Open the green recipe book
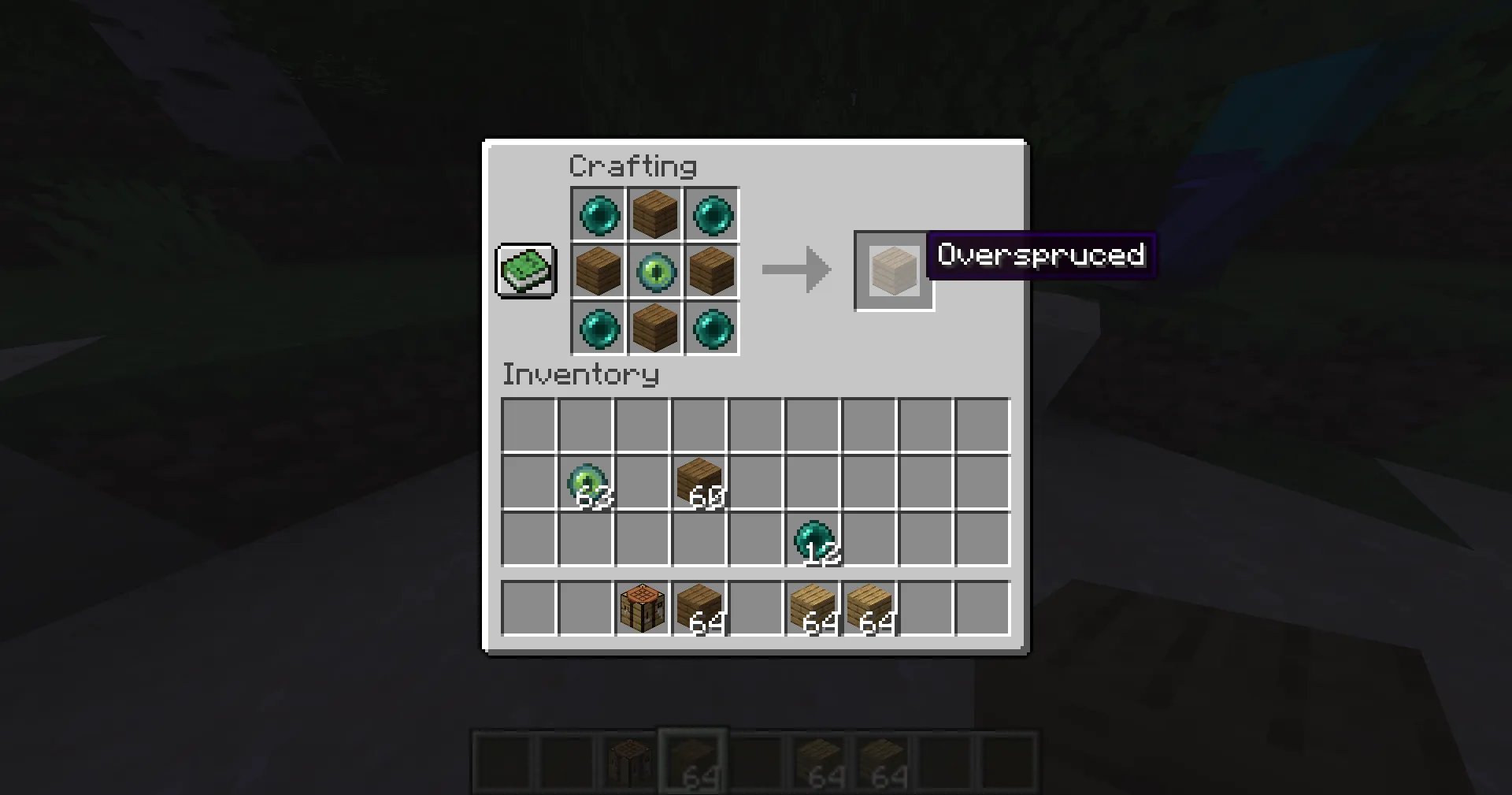Image resolution: width=1512 pixels, height=795 pixels. pyautogui.click(x=525, y=271)
